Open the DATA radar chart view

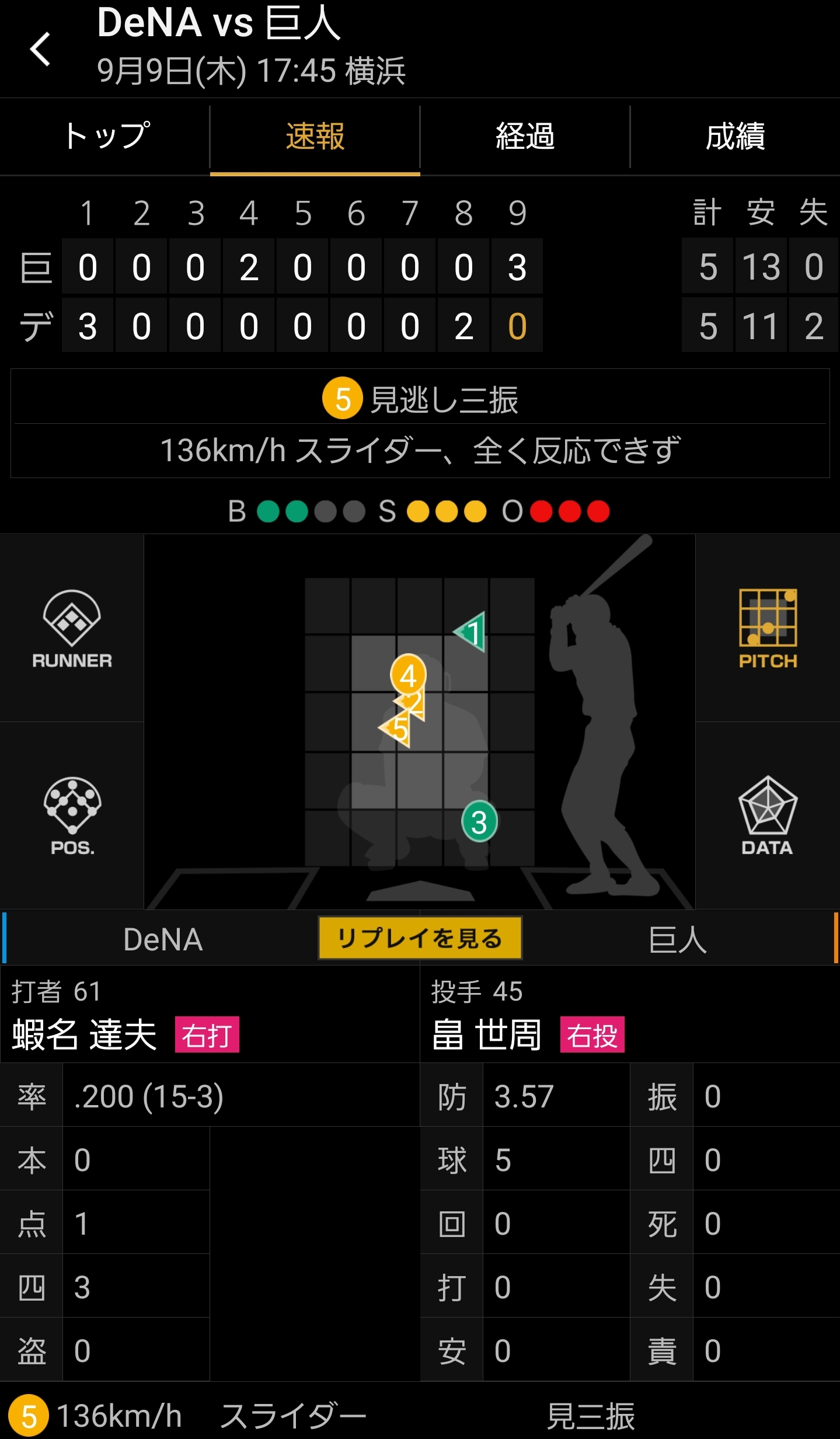tap(768, 816)
